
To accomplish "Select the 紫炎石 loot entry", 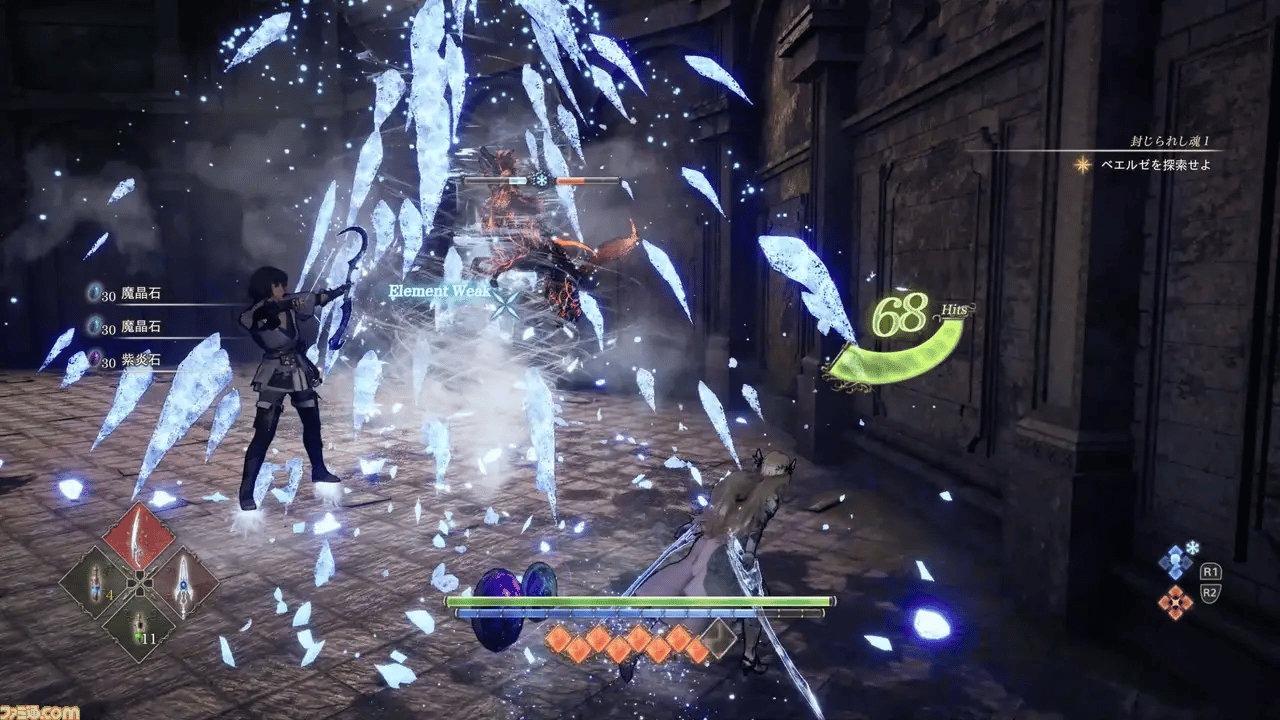I will point(140,357).
